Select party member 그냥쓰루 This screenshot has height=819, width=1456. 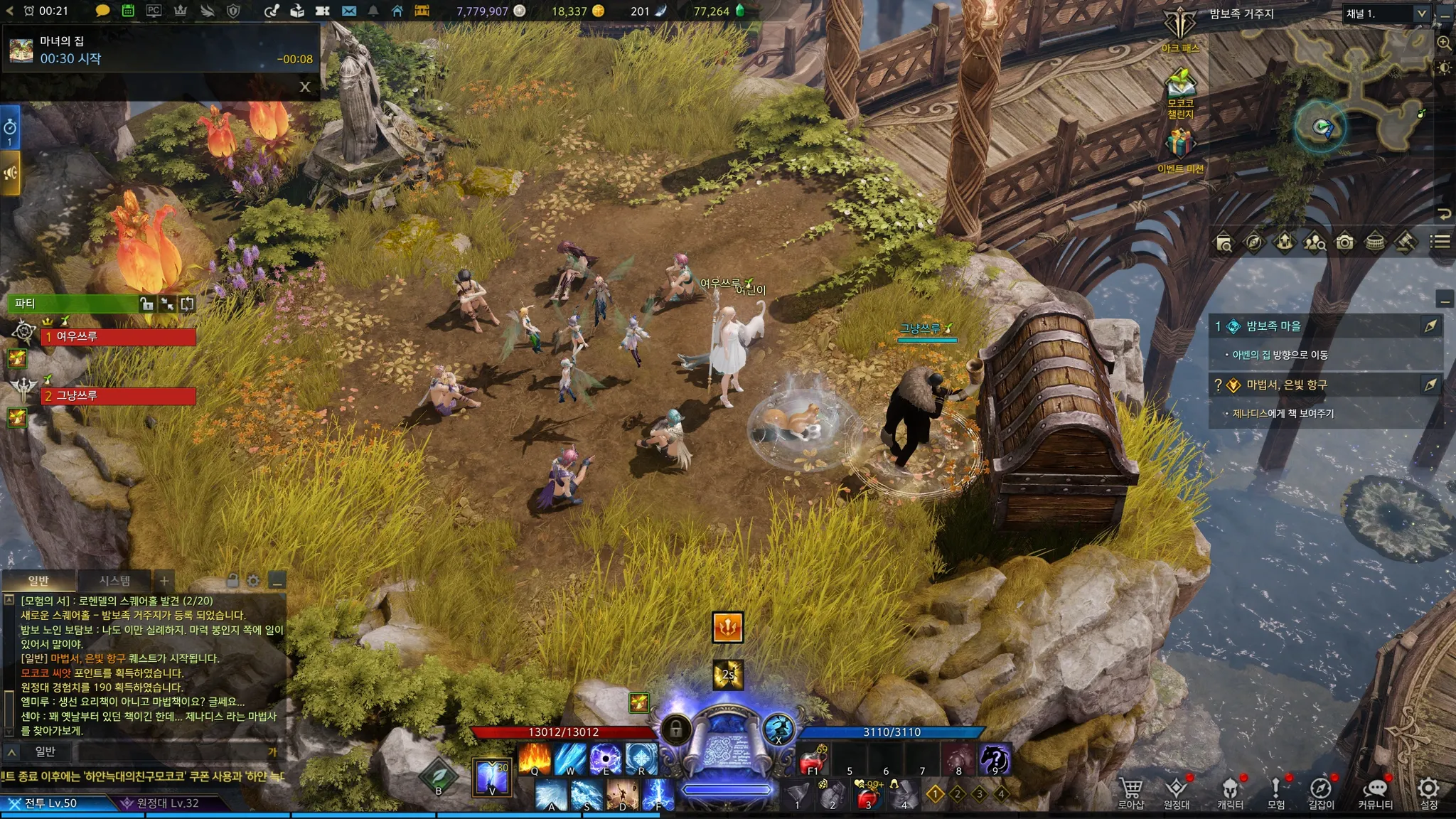(119, 395)
